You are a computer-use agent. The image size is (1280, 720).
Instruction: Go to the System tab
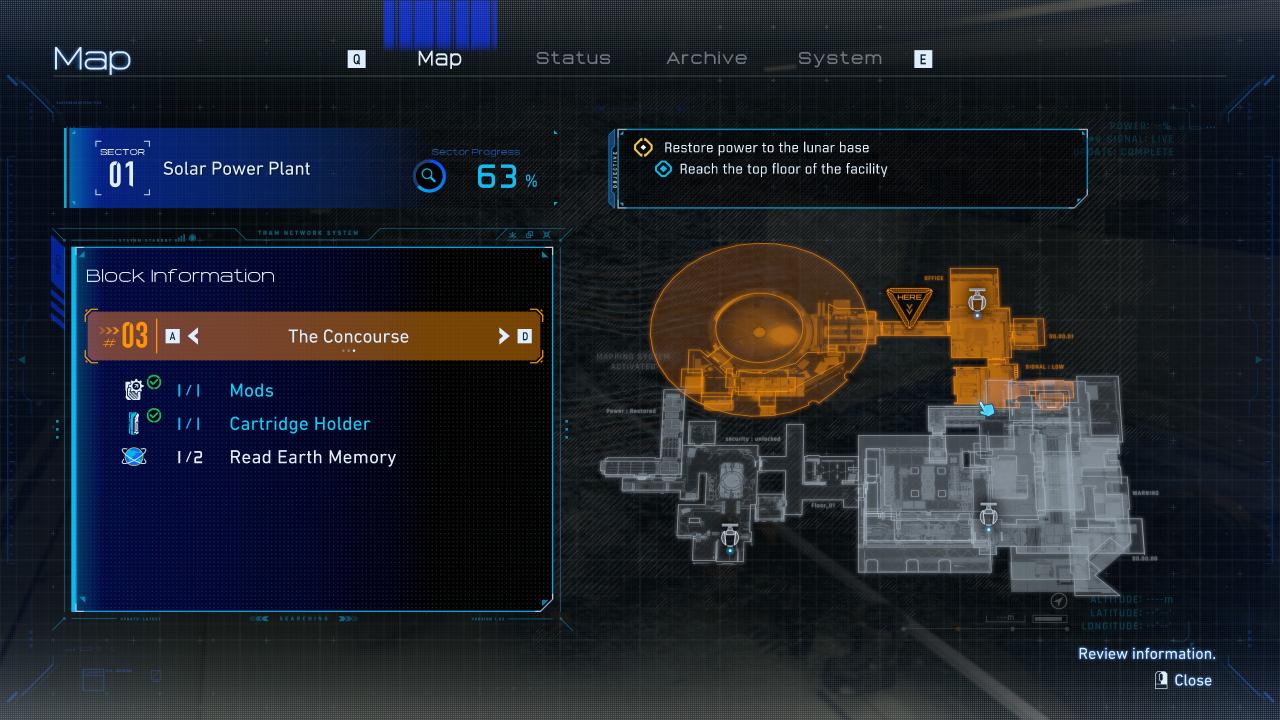[x=840, y=58]
